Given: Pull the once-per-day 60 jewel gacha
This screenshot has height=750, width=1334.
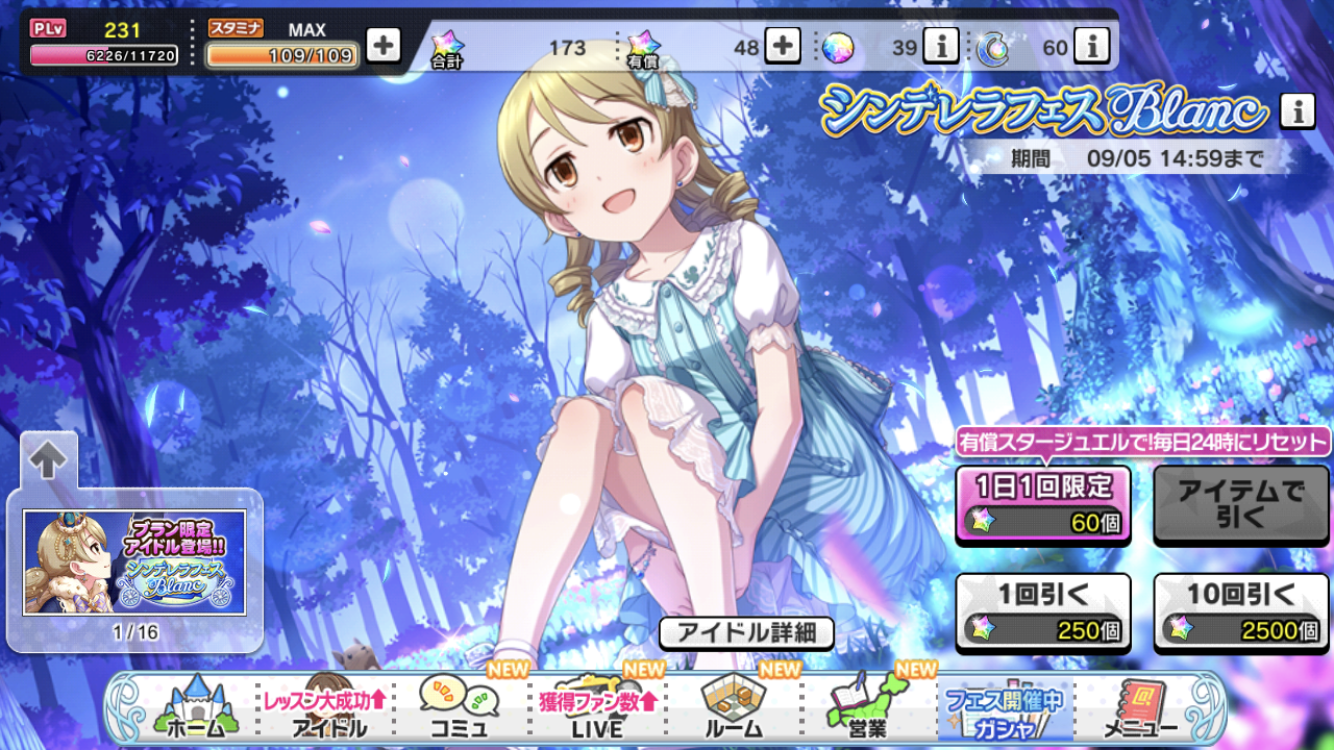Looking at the screenshot, I should point(1043,505).
